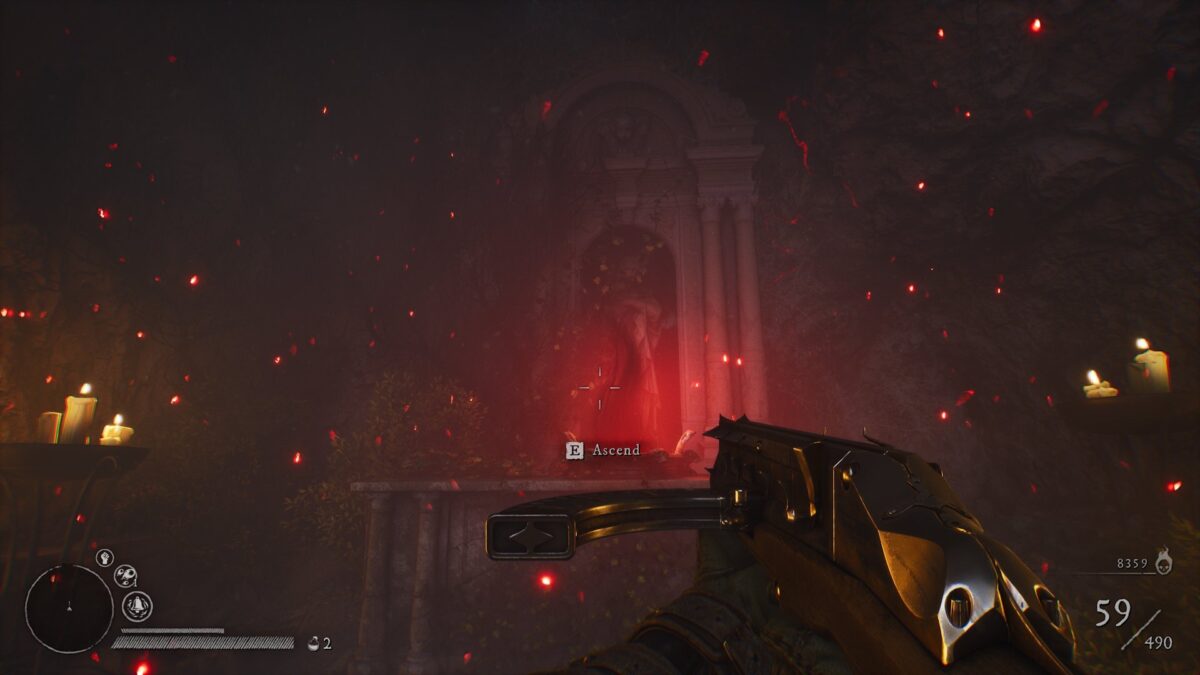Click the circular compass minimap
The image size is (1200, 675).
click(x=69, y=608)
